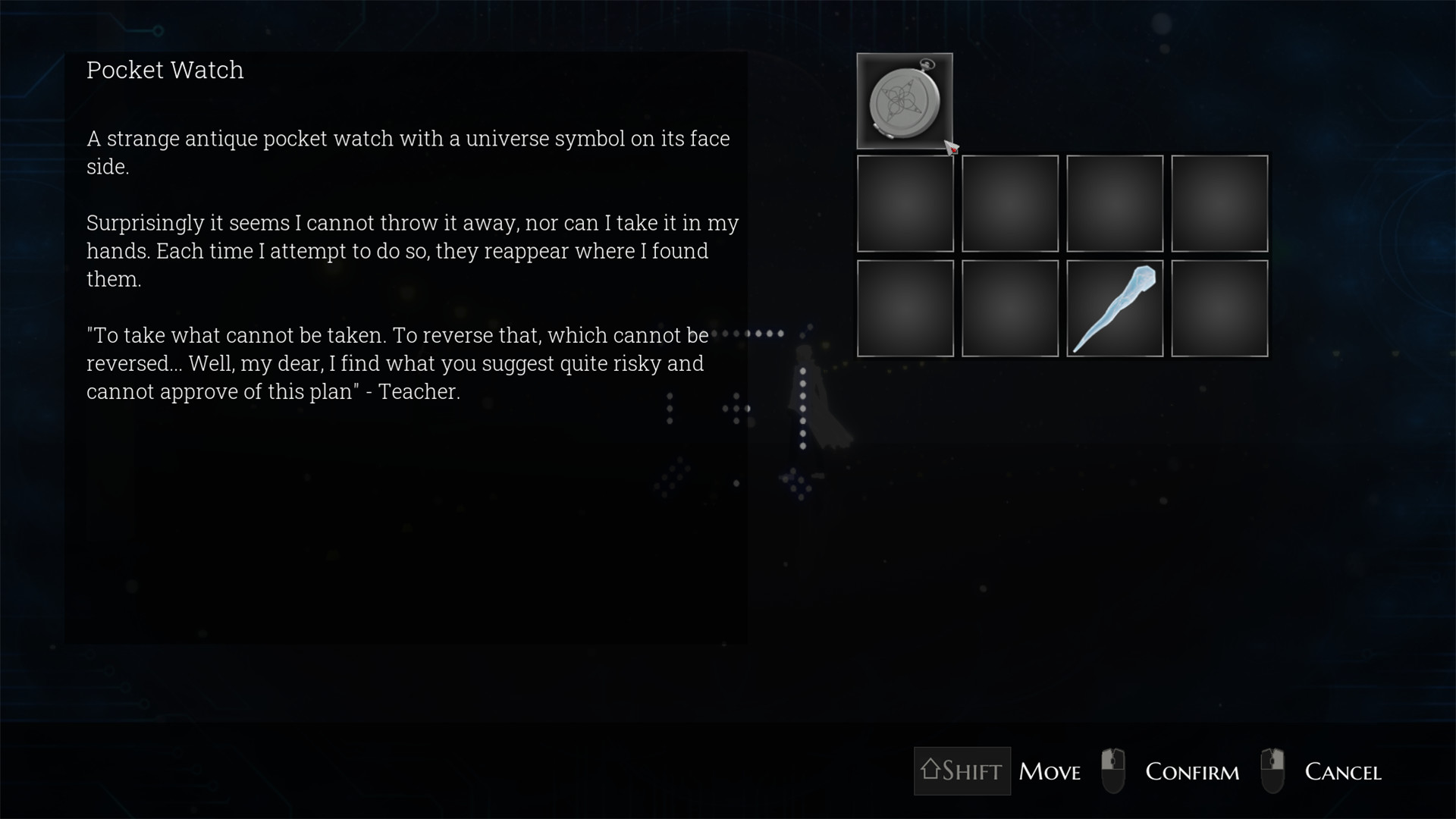
Task: Select the Pocket Watch inventory item
Action: coord(905,101)
